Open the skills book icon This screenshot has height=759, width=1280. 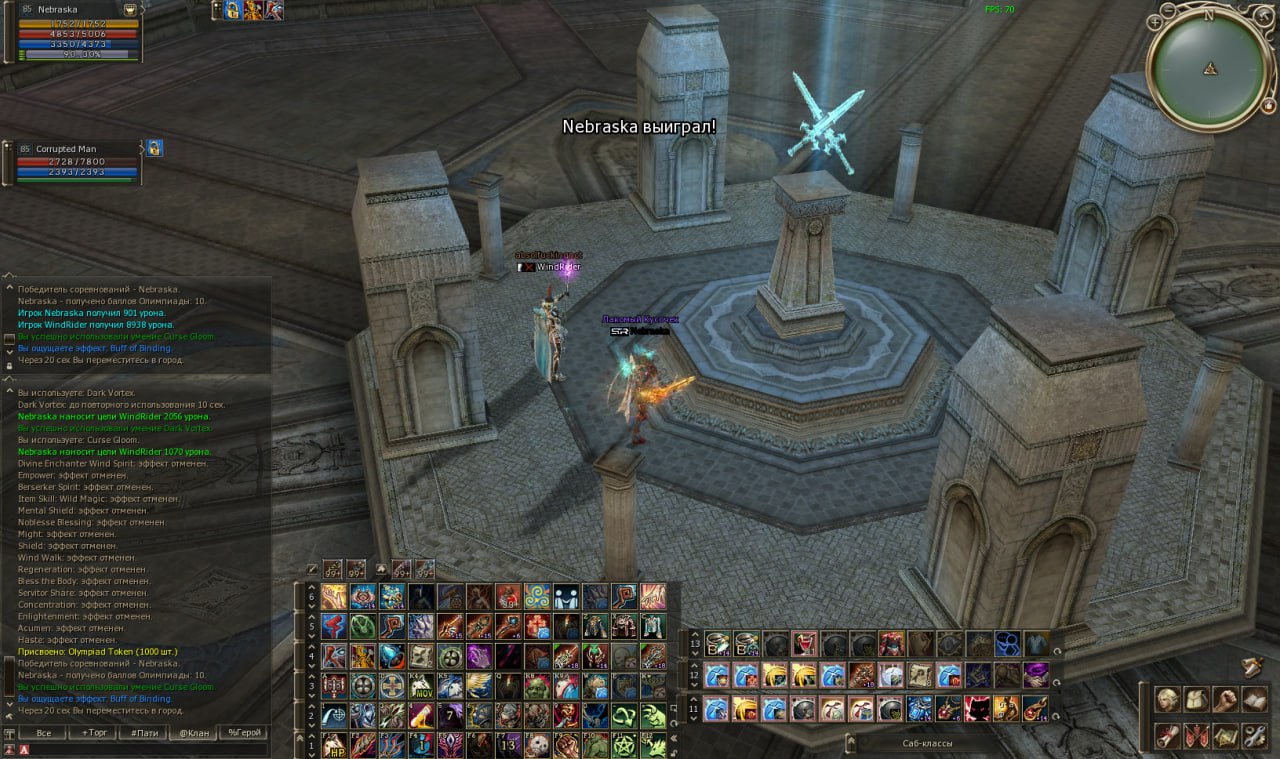1254,699
